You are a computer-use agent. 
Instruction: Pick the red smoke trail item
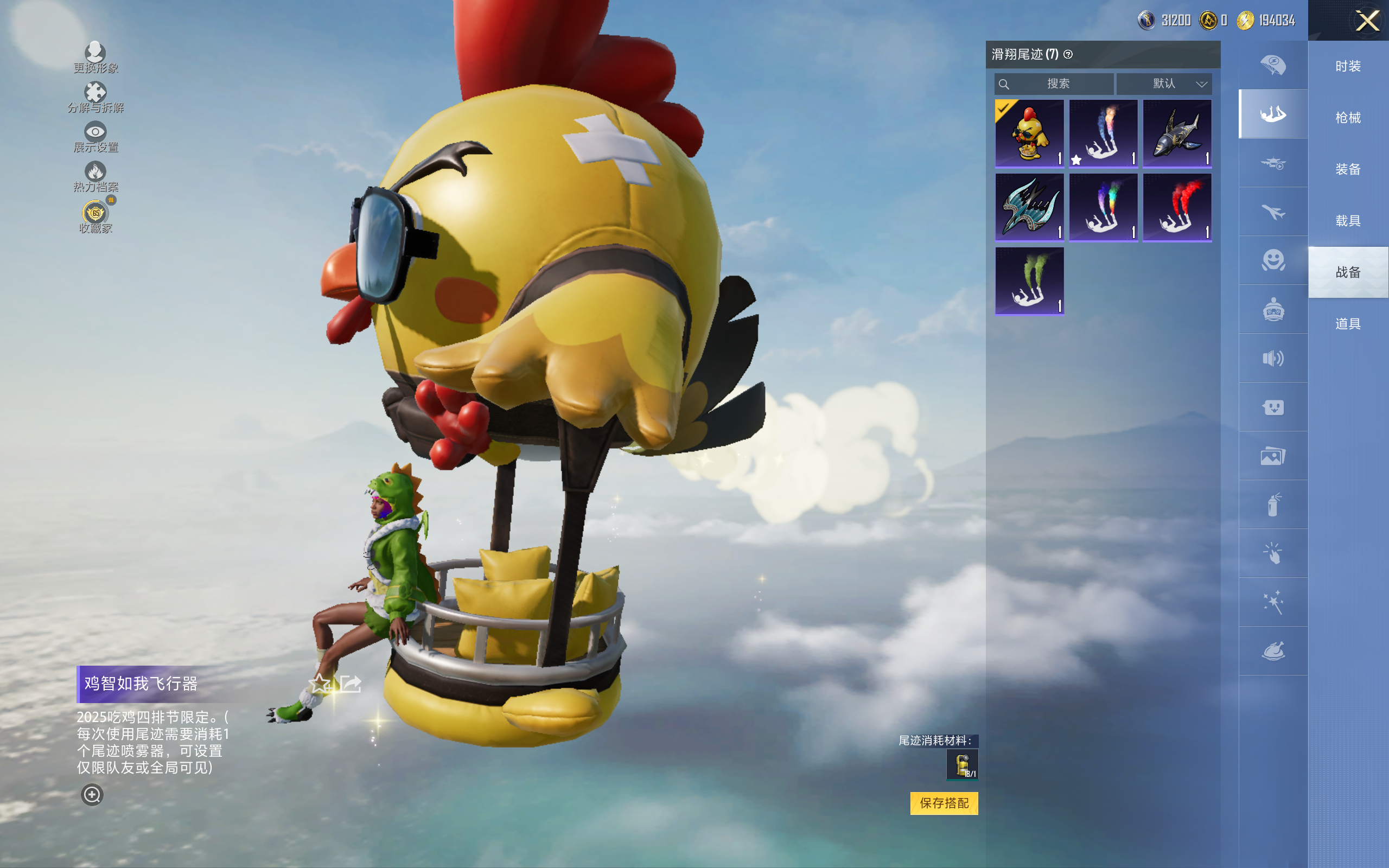pyautogui.click(x=1177, y=207)
